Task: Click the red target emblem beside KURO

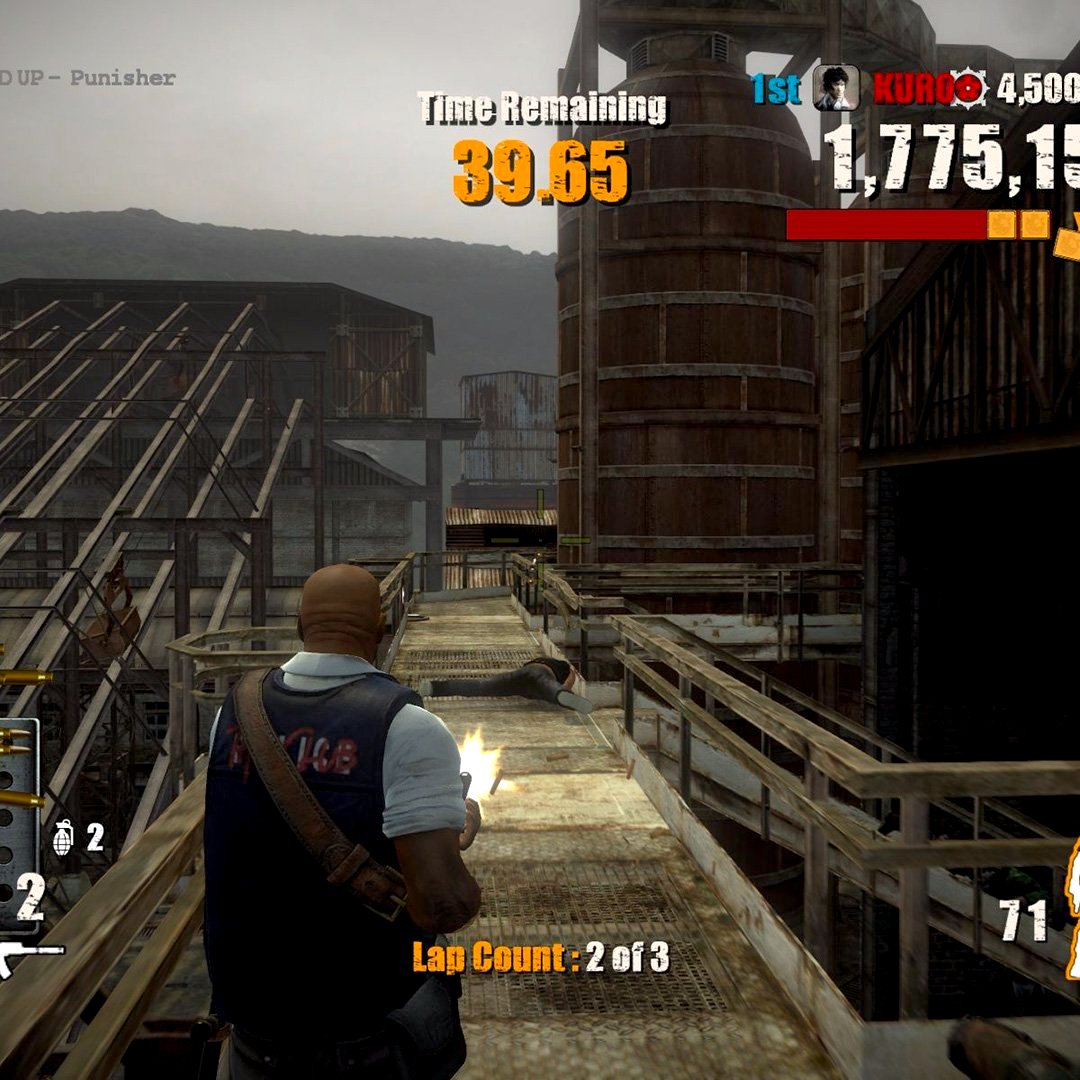Action: pos(967,89)
